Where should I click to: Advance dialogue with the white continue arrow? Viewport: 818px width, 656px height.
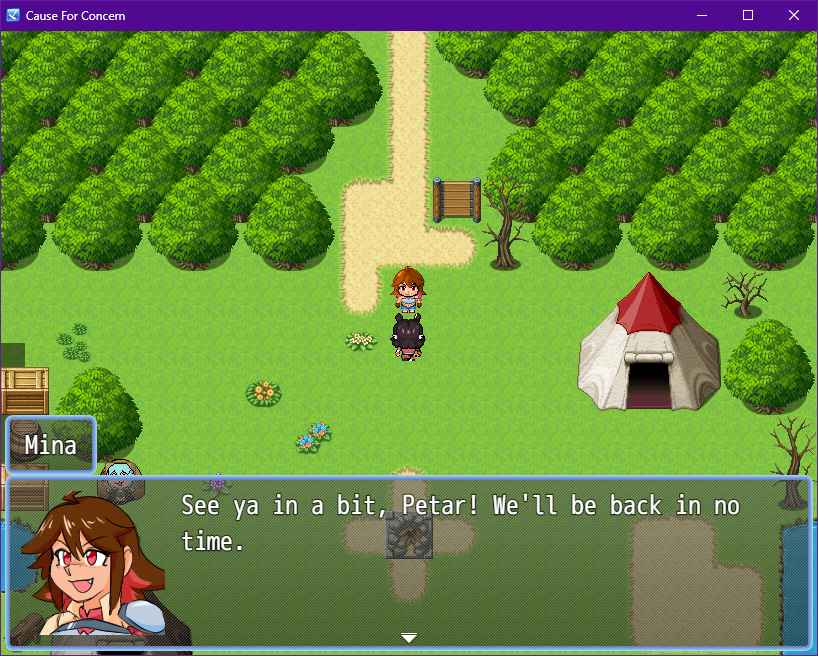coord(408,637)
